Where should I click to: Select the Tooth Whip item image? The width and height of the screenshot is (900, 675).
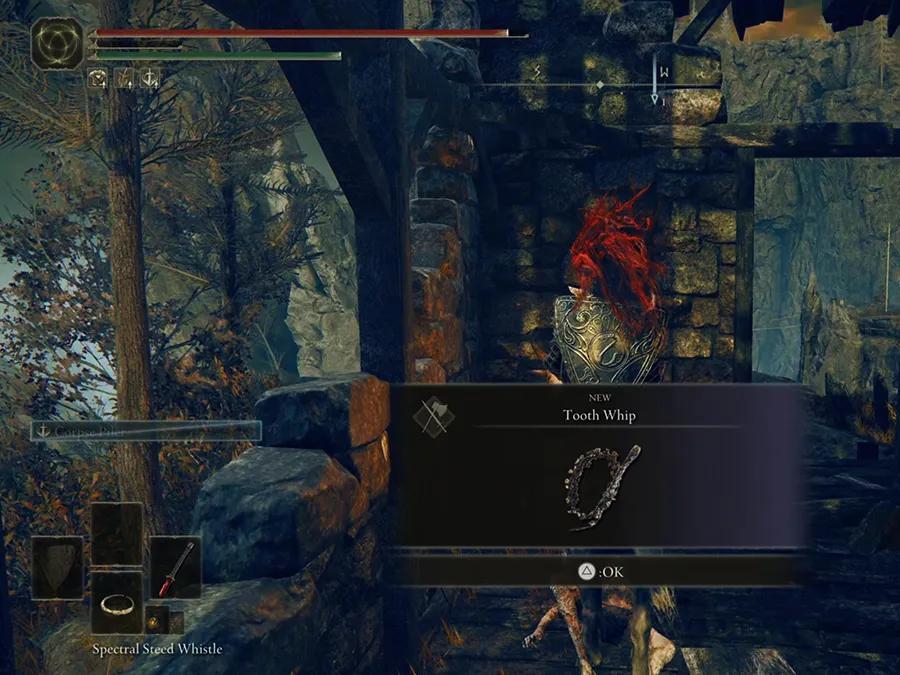point(603,487)
